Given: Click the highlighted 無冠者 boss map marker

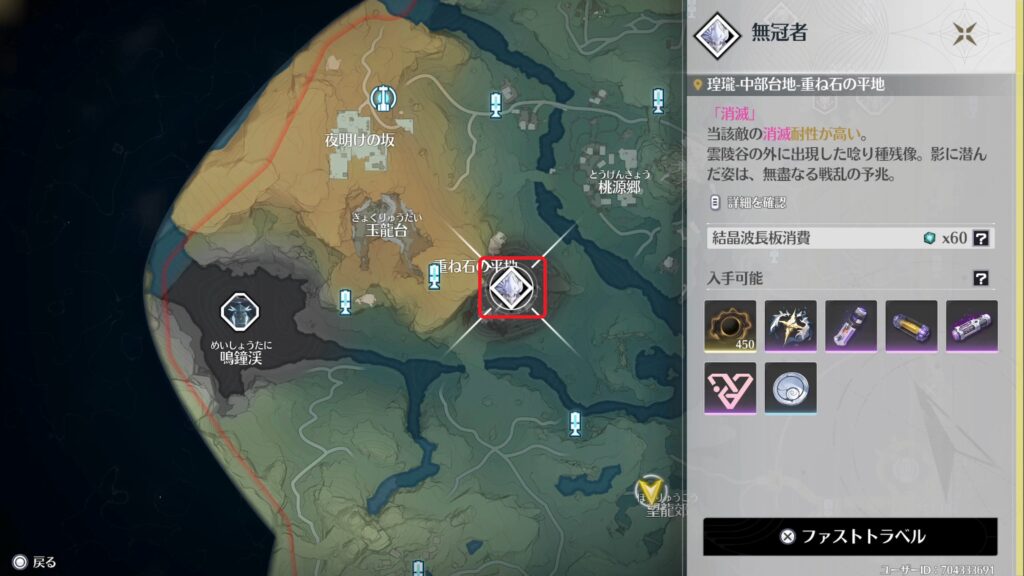Looking at the screenshot, I should coord(514,288).
